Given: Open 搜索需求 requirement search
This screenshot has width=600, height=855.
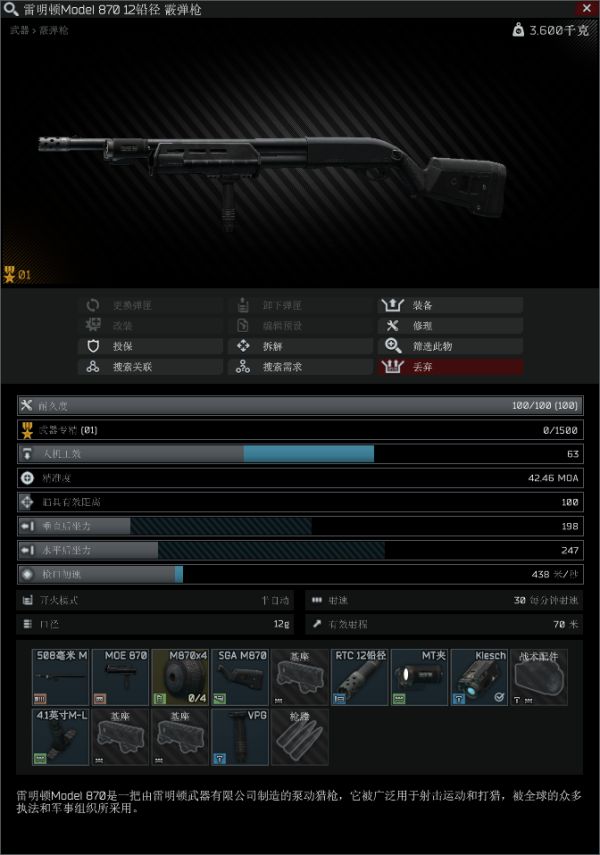Looking at the screenshot, I should 299,367.
